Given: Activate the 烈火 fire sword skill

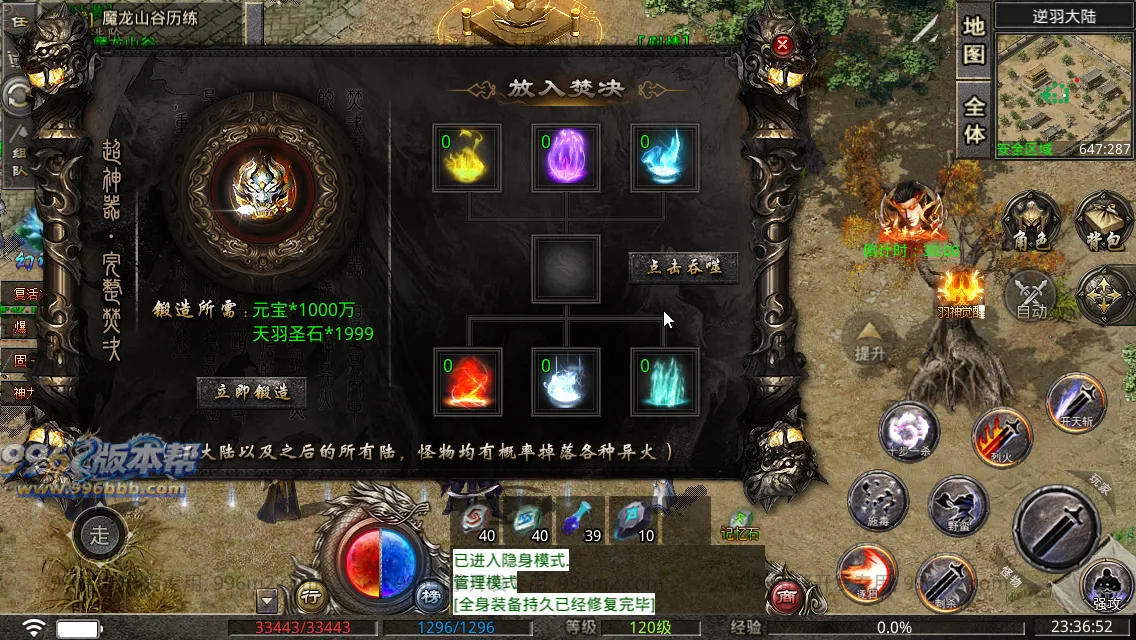Looking at the screenshot, I should pos(1001,436).
